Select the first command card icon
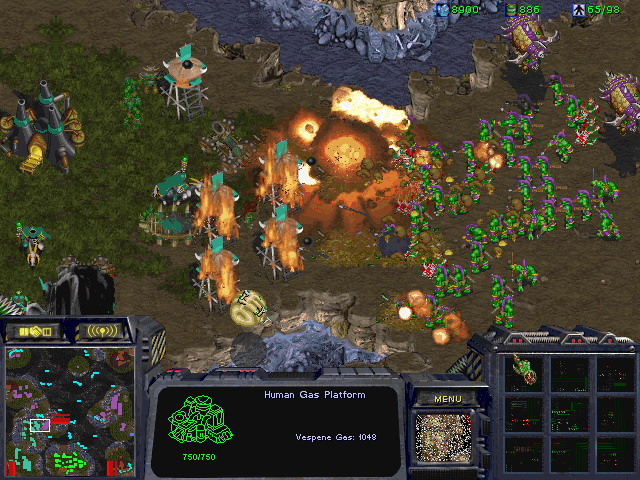The image size is (640, 480). tap(525, 374)
